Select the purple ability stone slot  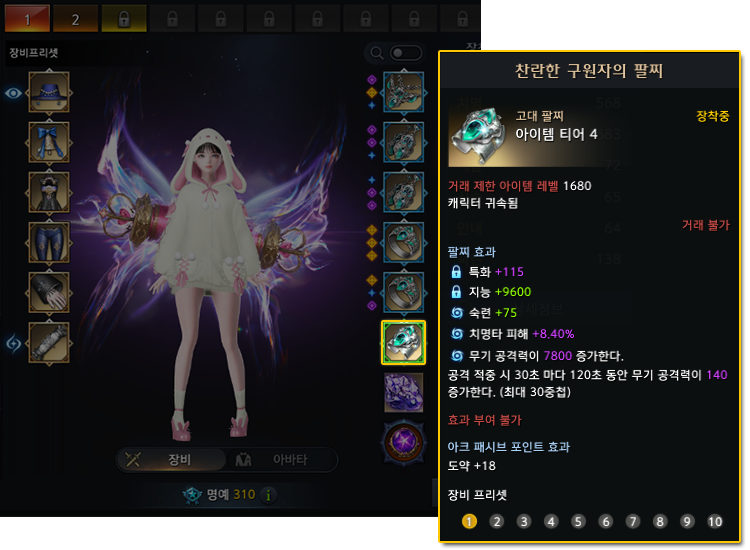point(403,392)
